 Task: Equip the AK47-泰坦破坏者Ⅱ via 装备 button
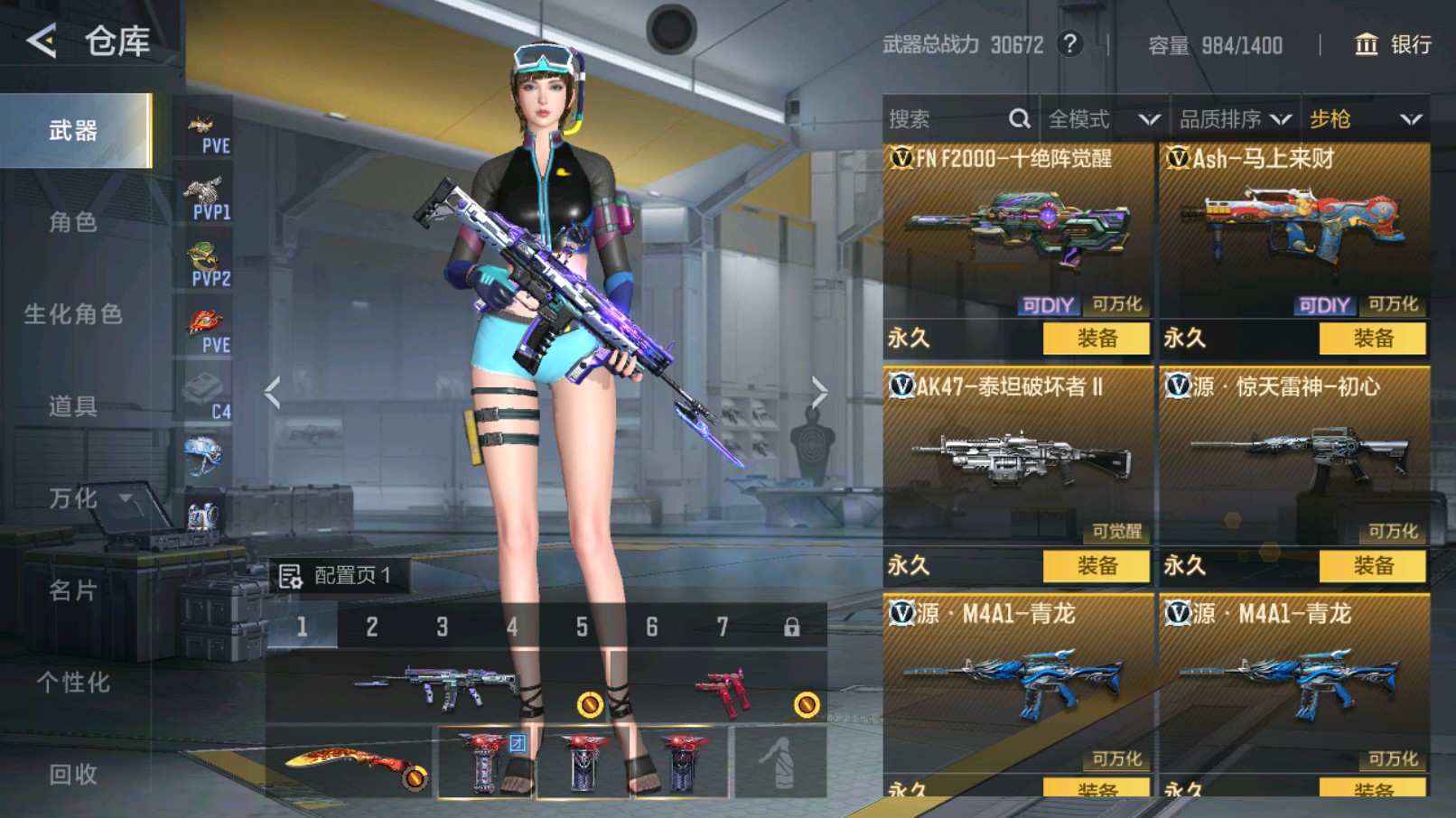[1097, 567]
